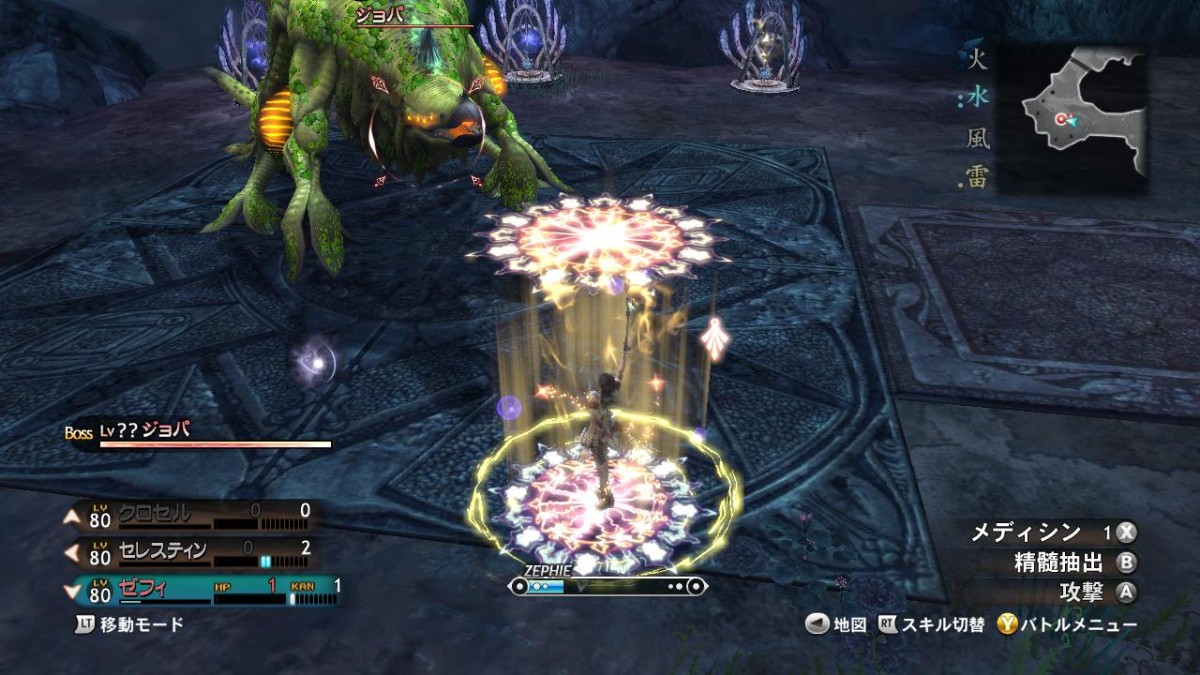
Task: Select the 水 water element entry
Action: 977,99
